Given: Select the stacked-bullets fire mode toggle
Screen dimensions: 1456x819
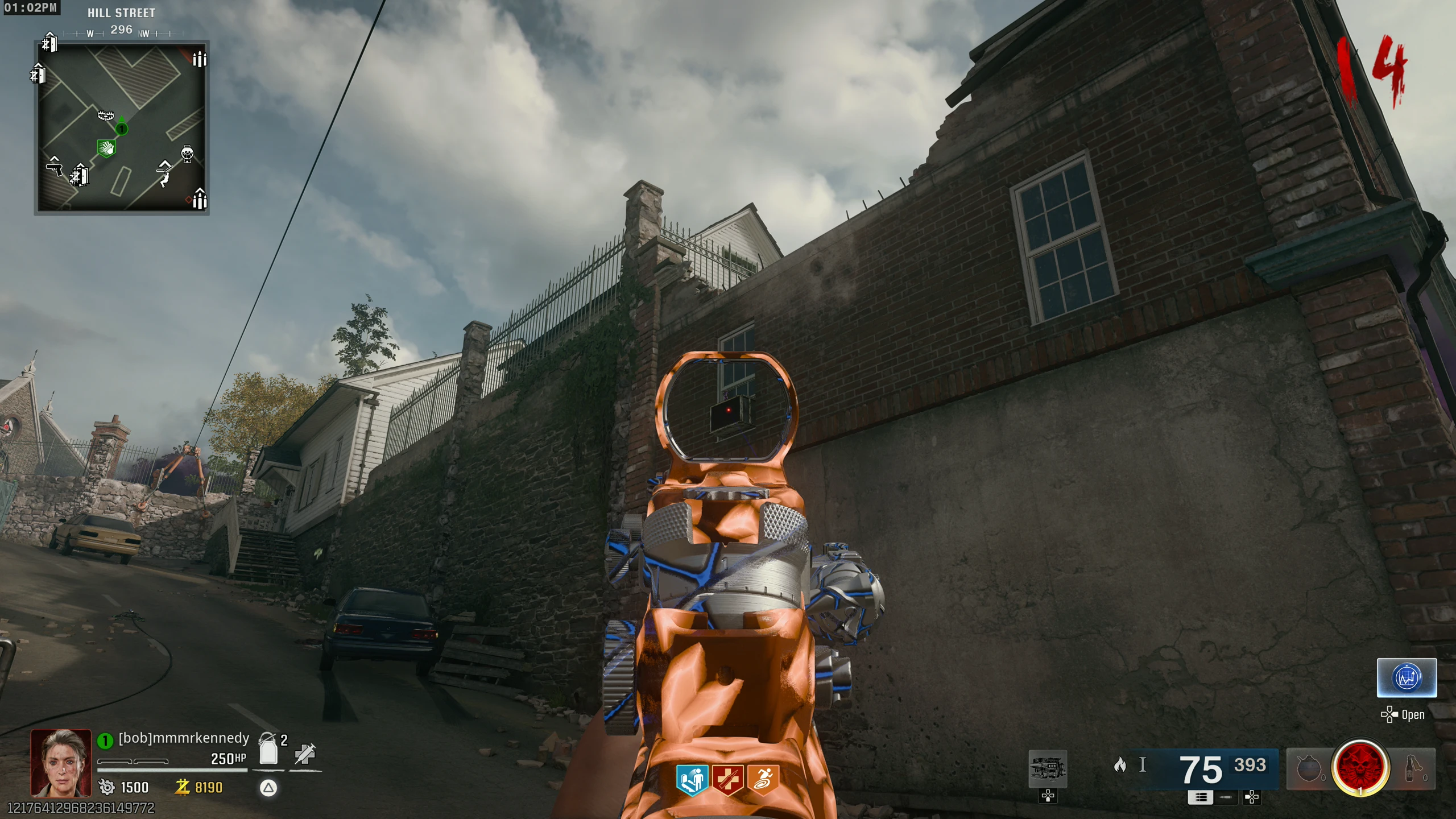Looking at the screenshot, I should click(1200, 797).
